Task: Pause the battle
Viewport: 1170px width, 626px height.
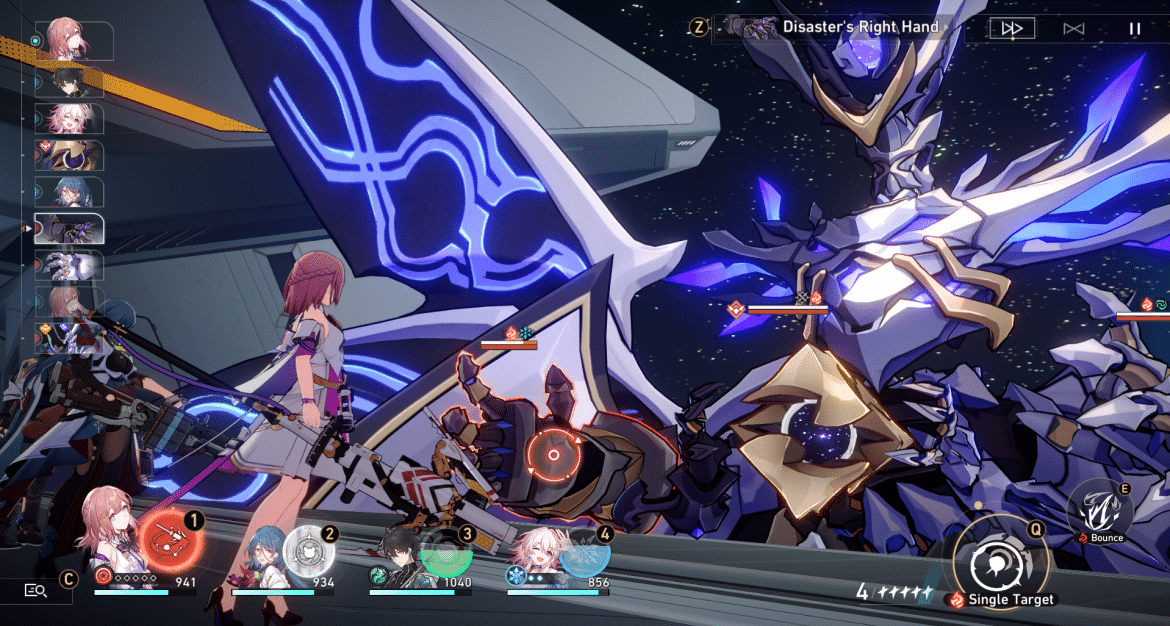Action: click(x=1134, y=28)
